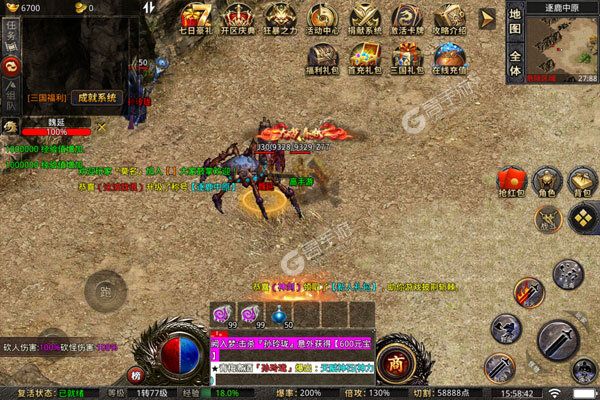This screenshot has width=600, height=400.
Task: Open the 捐献系统 donation system
Action: click(364, 21)
